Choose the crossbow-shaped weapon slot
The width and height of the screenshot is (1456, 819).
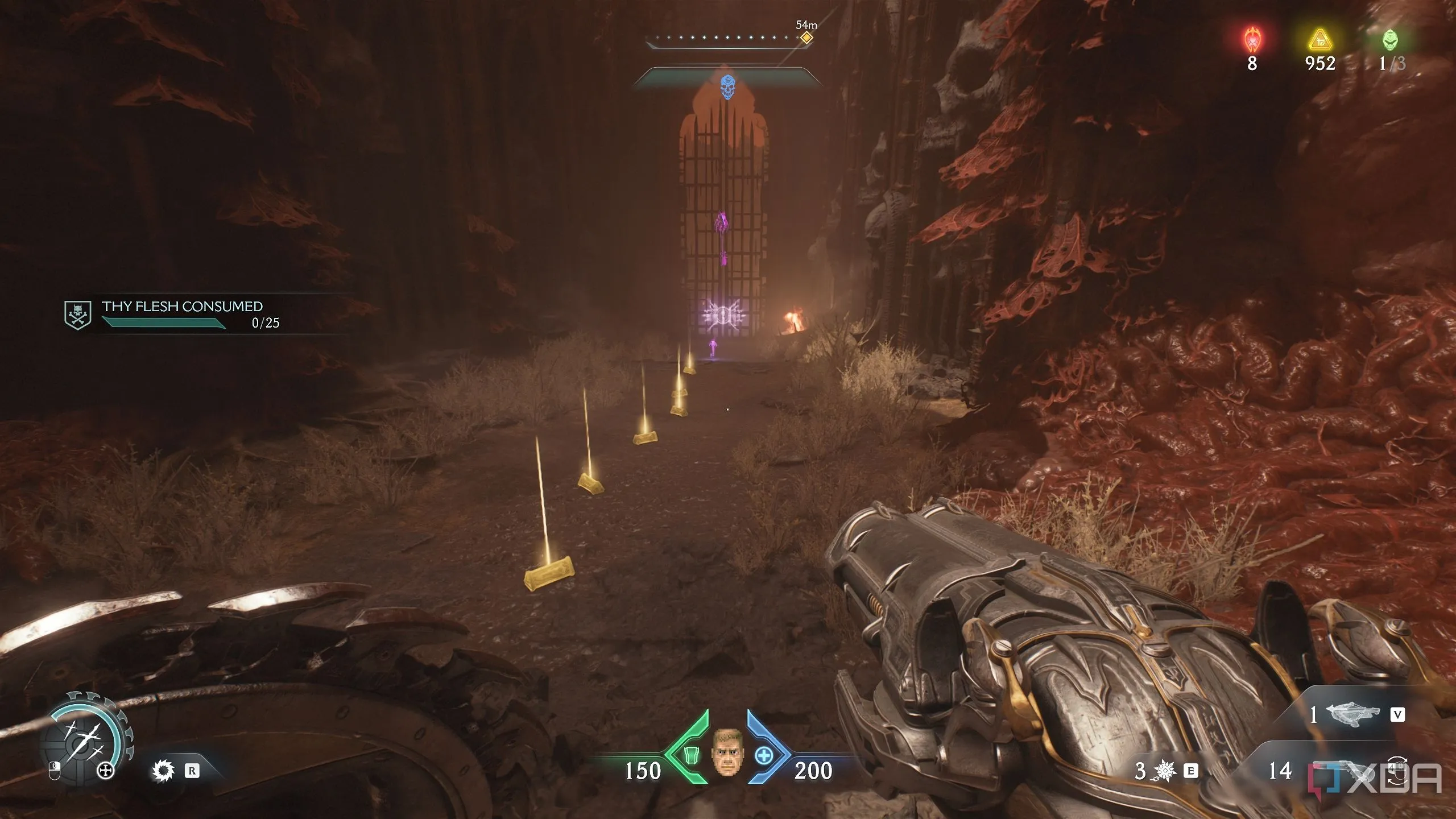(1352, 714)
